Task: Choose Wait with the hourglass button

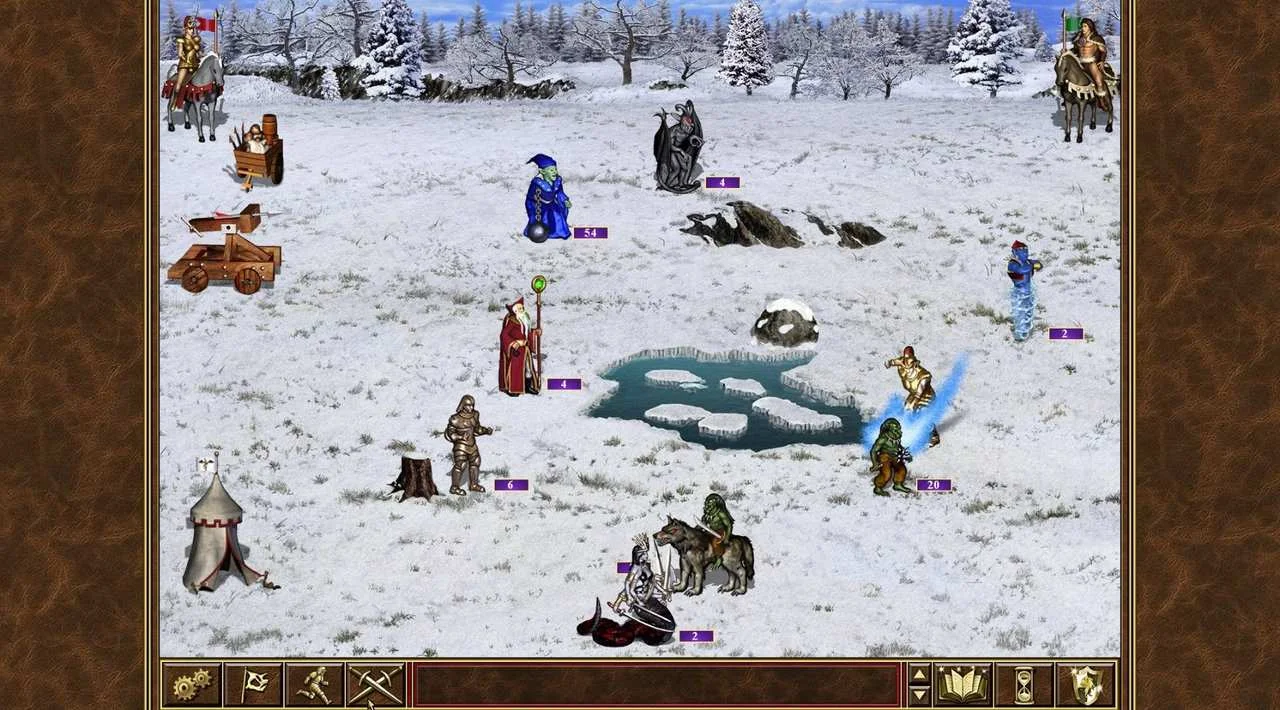Action: tap(1023, 685)
